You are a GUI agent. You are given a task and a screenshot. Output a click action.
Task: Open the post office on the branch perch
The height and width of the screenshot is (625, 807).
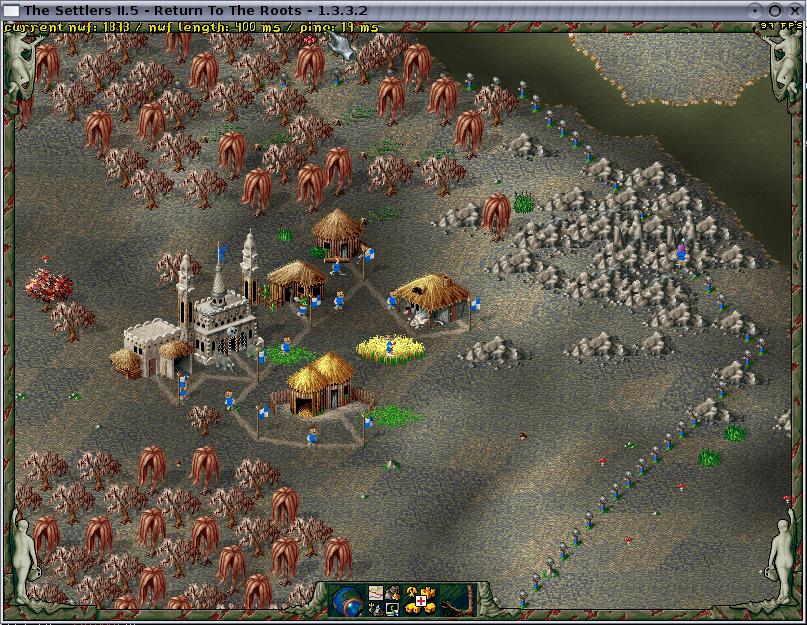(x=463, y=600)
